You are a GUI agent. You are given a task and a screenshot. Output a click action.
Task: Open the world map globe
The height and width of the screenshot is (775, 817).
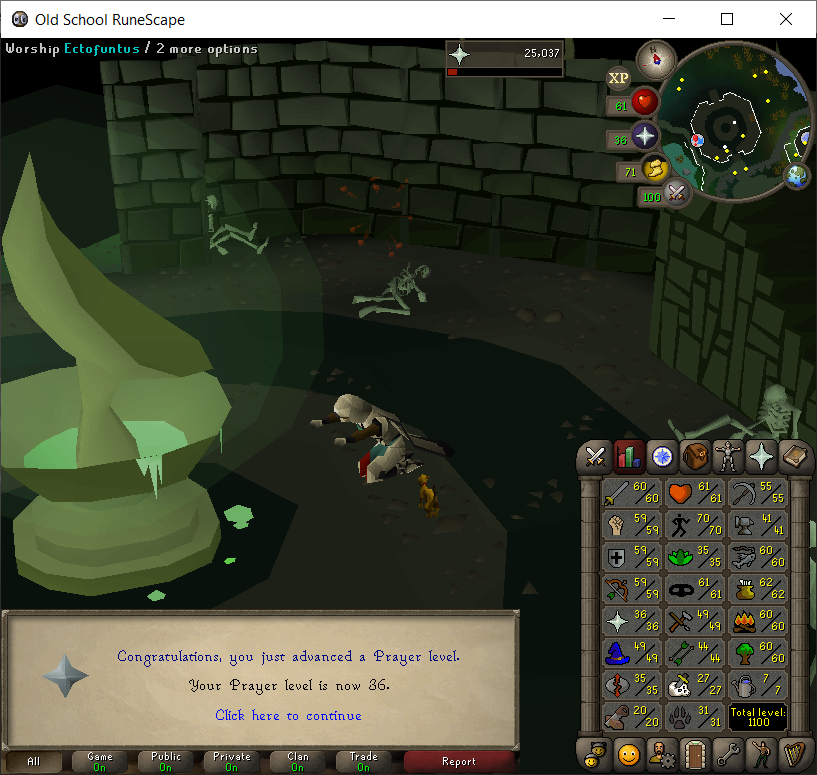coord(797,177)
